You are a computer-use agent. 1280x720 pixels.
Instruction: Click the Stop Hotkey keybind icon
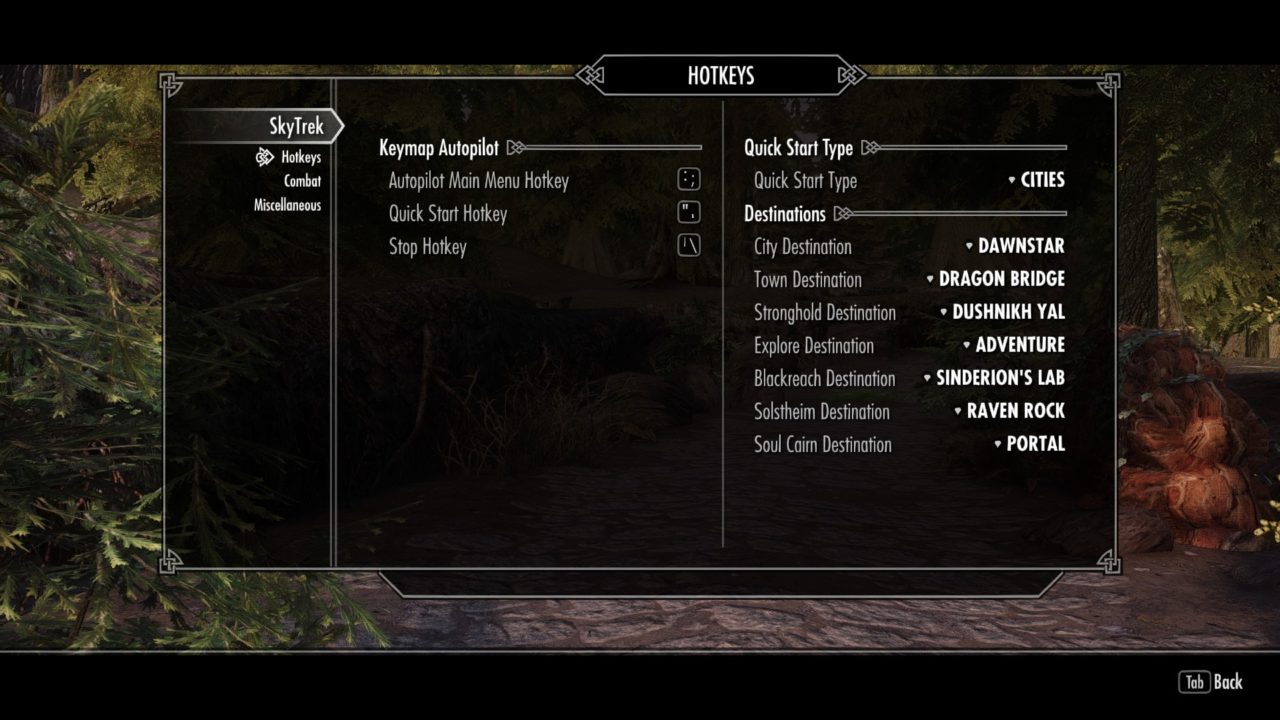687,244
